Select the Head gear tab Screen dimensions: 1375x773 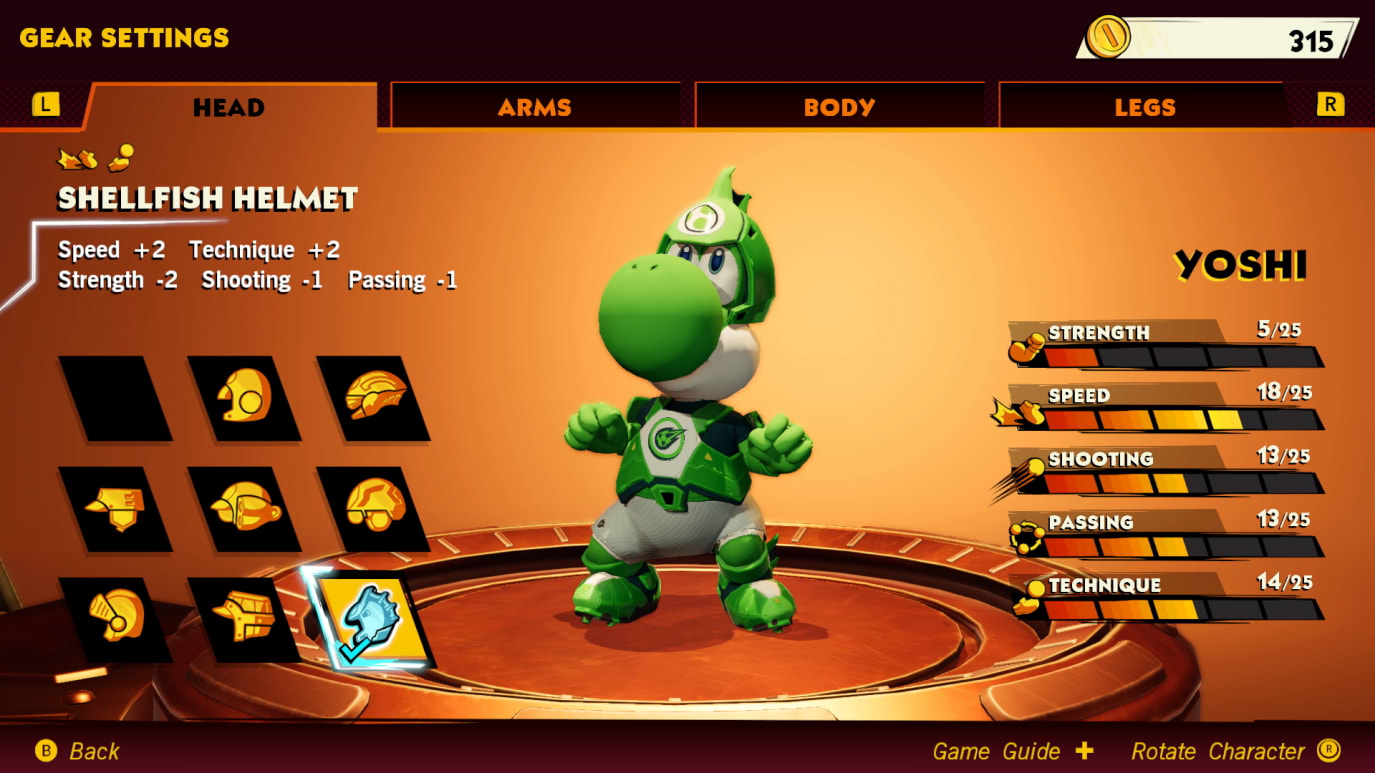229,107
